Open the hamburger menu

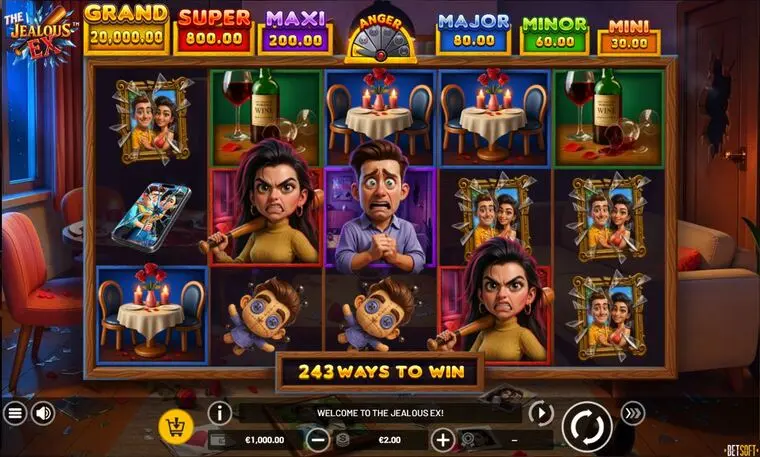(15, 413)
